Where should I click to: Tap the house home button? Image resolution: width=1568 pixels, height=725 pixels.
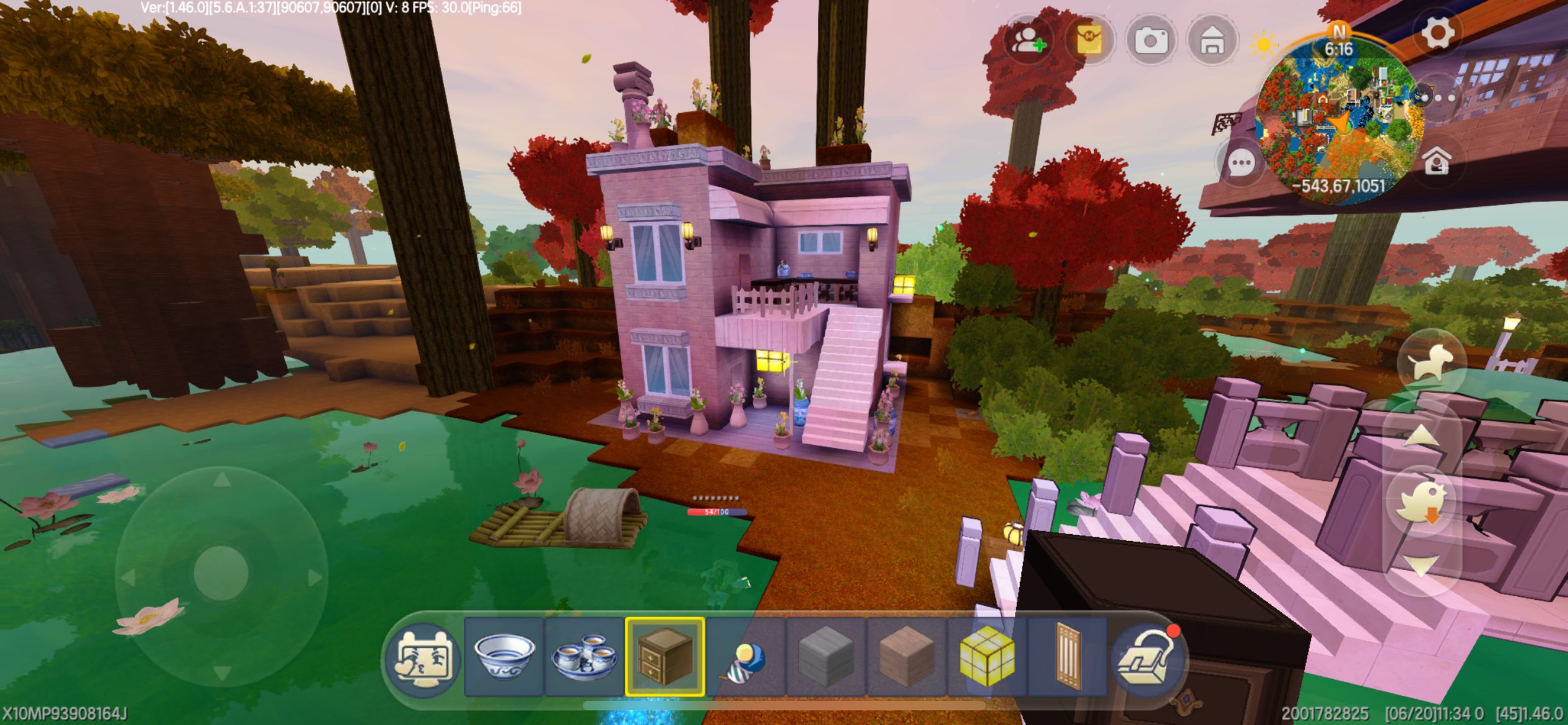point(1212,41)
